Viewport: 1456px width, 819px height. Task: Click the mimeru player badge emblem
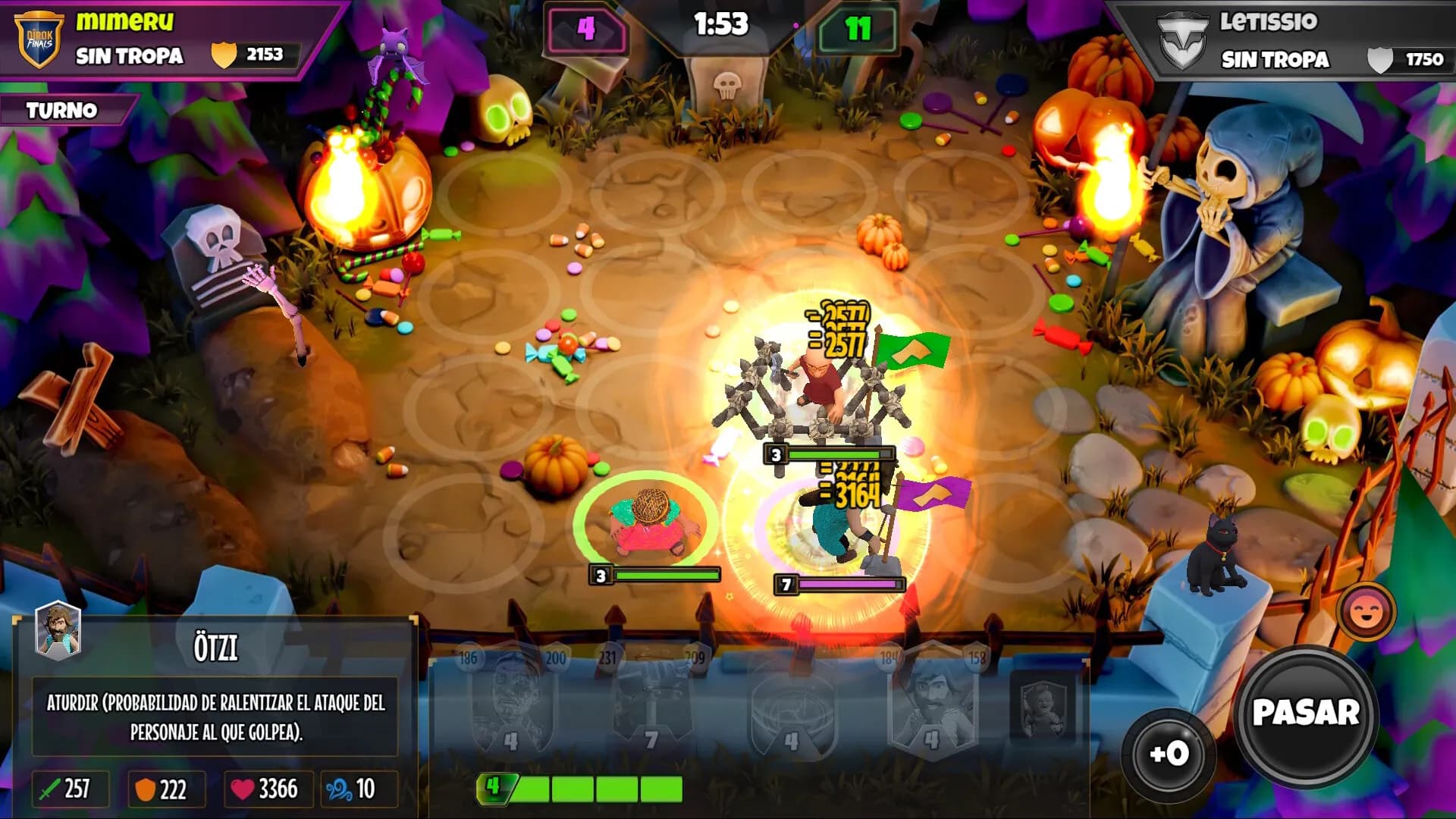(39, 39)
